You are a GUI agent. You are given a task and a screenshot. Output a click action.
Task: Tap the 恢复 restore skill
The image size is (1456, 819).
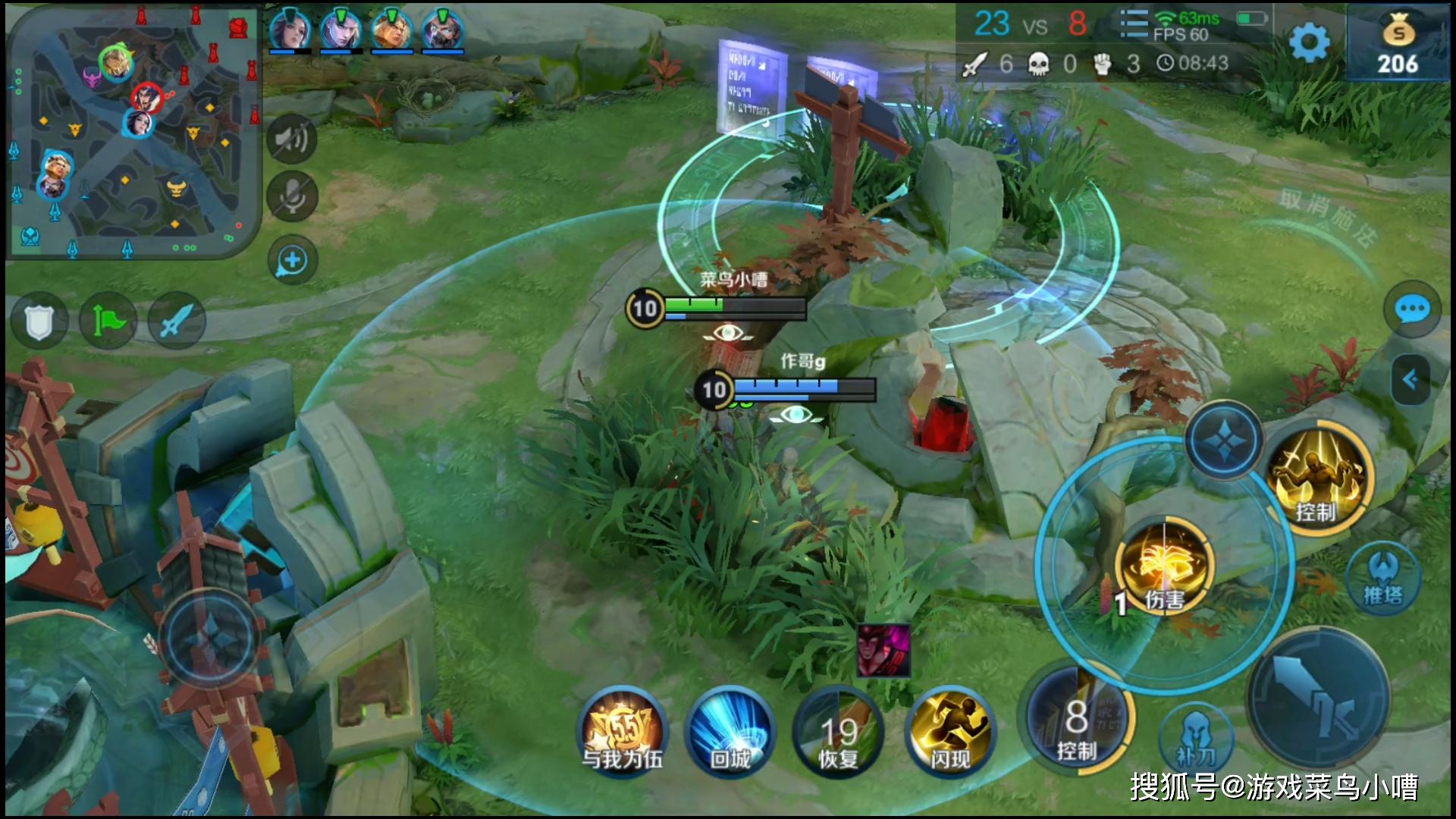point(839,733)
